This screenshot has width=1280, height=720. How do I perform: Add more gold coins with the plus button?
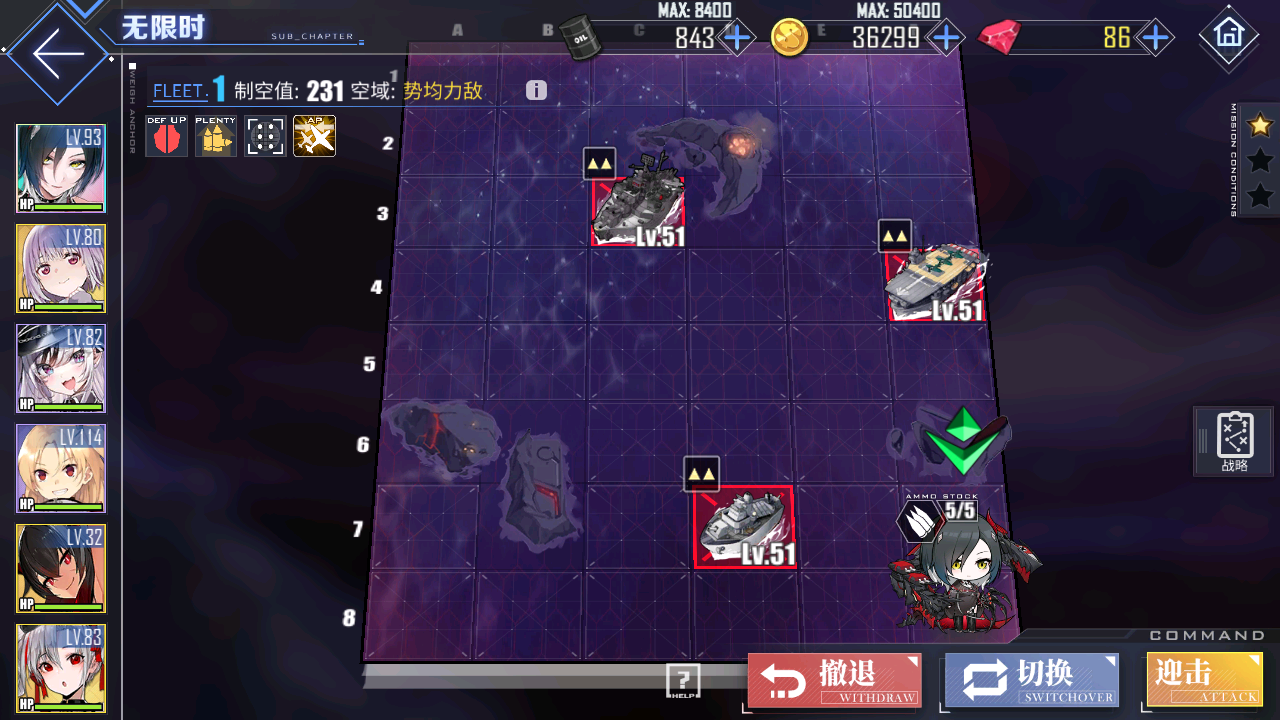[x=945, y=38]
